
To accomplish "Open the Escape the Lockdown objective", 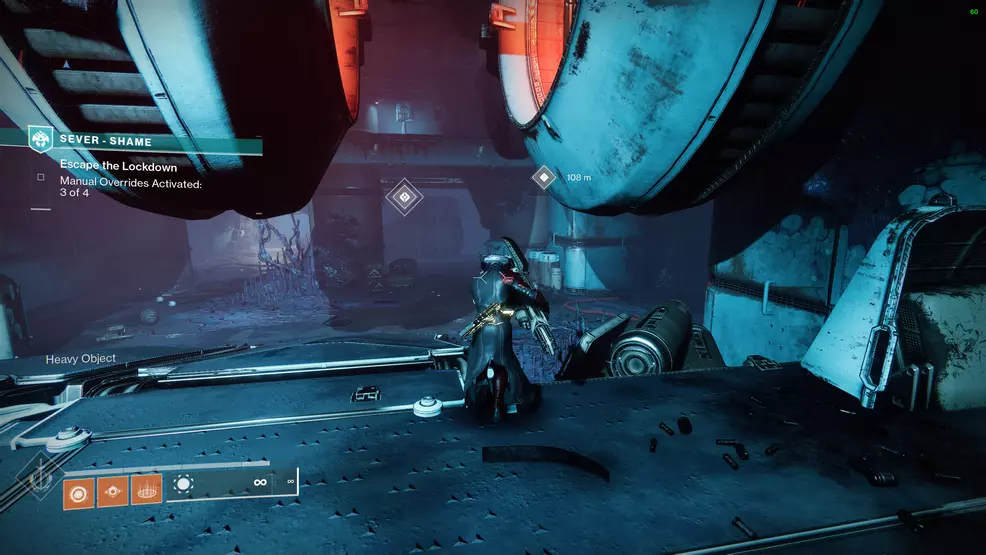I will pyautogui.click(x=118, y=167).
